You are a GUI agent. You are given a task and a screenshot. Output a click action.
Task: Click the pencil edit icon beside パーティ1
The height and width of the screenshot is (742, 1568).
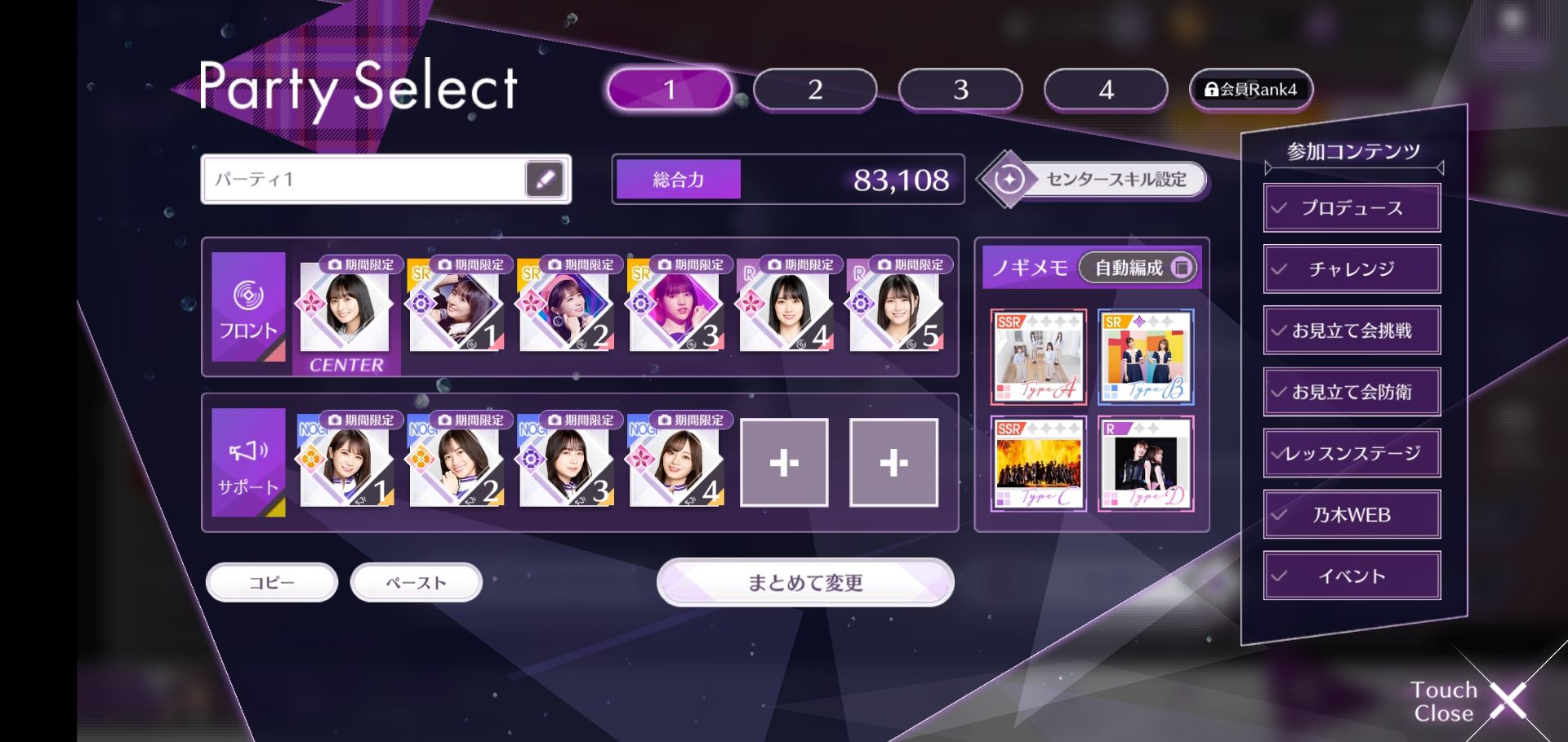pos(546,179)
